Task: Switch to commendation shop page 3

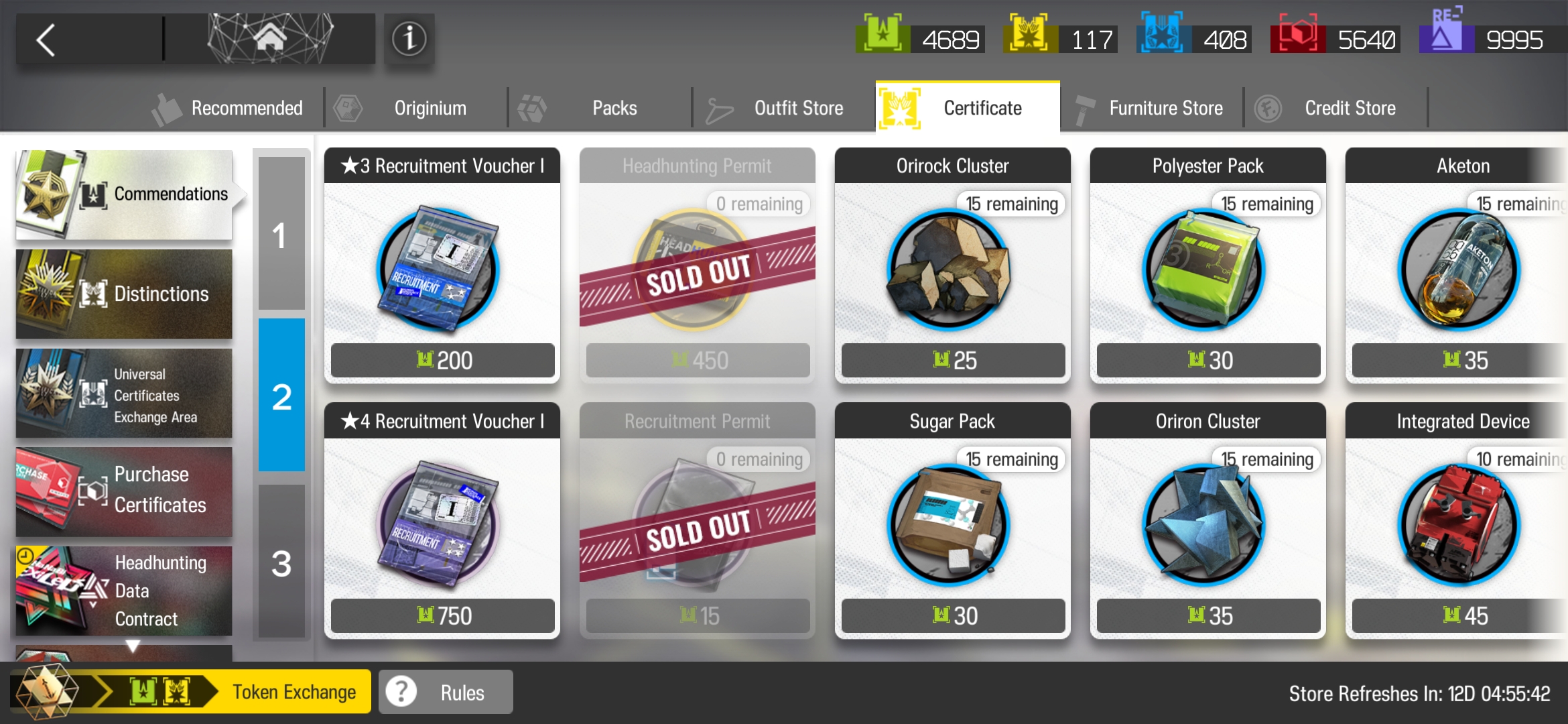Action: point(281,562)
